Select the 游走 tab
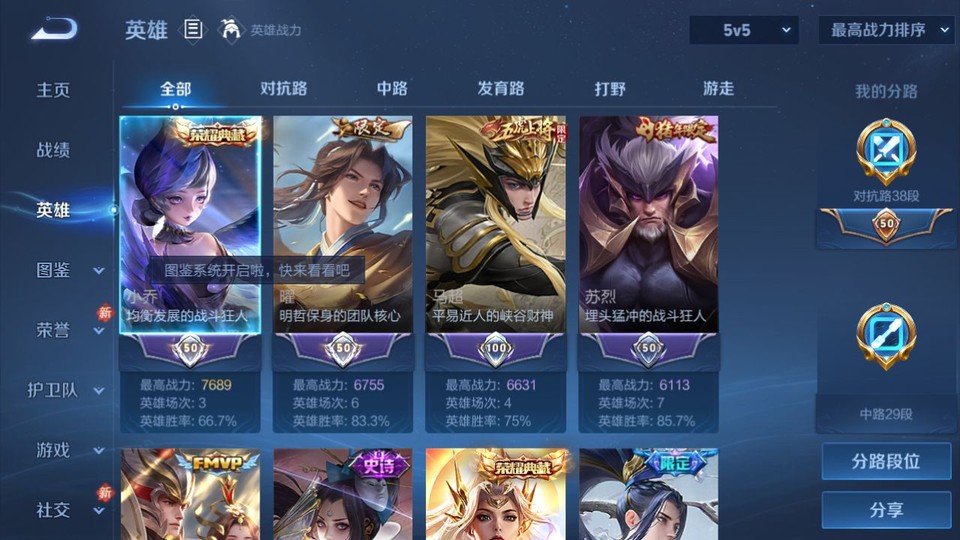This screenshot has width=960, height=540. pyautogui.click(x=718, y=89)
